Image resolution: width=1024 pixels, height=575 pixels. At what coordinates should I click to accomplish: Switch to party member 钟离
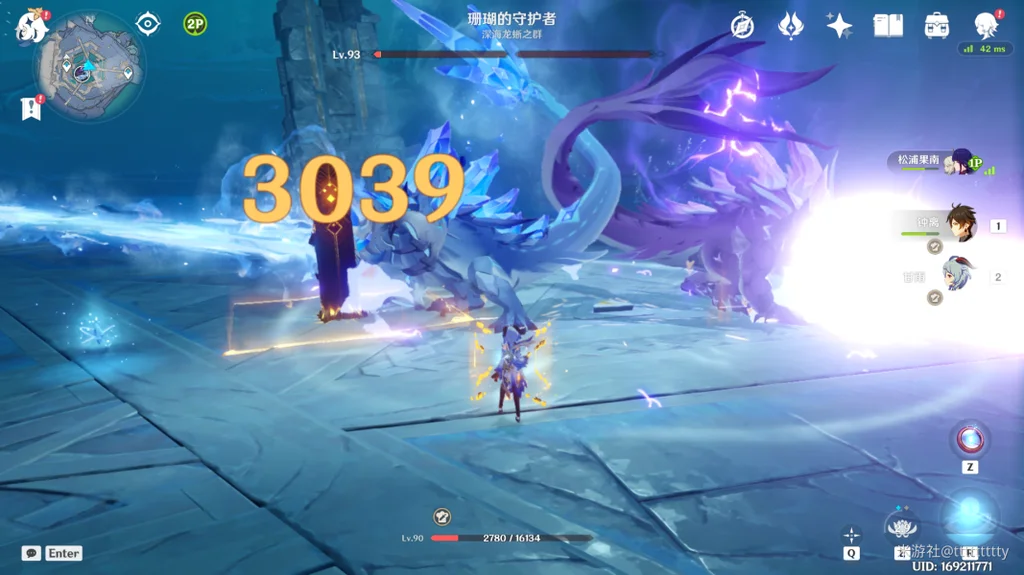pos(958,224)
